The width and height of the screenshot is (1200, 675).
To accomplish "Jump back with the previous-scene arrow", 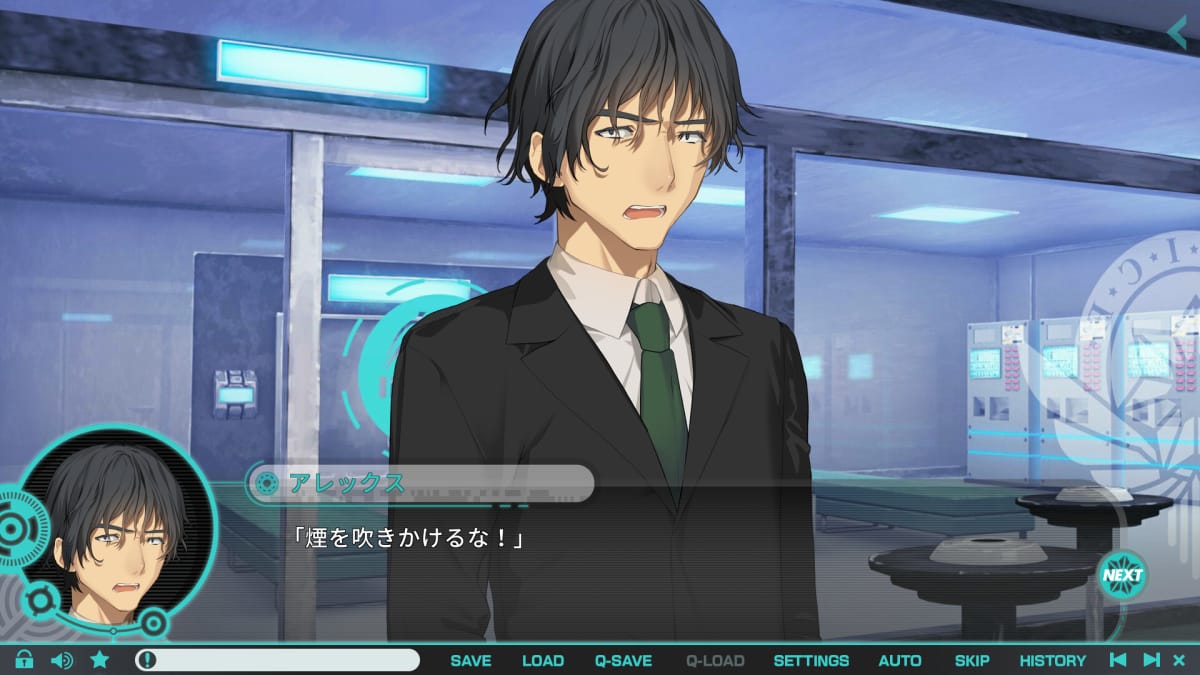I will tap(1119, 660).
